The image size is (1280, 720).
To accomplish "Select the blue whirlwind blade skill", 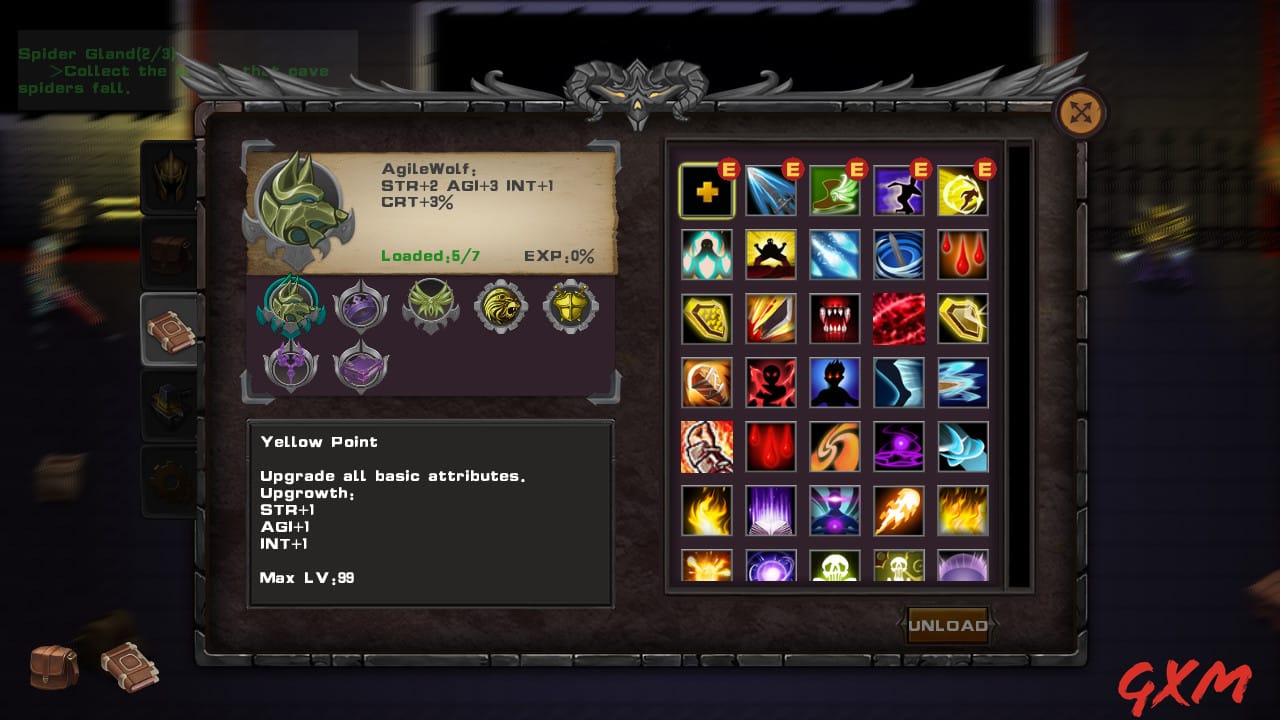I will (899, 255).
